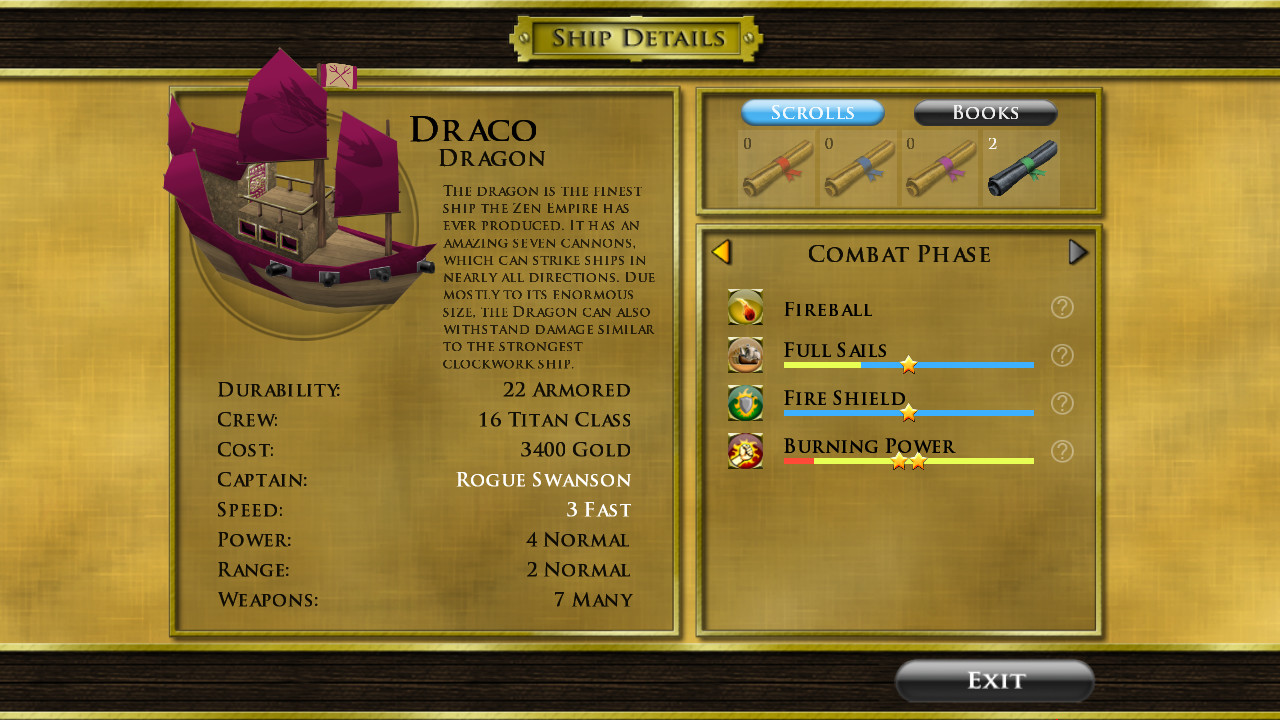Switch to the Scrolls tab
This screenshot has height=720, width=1280.
click(812, 112)
